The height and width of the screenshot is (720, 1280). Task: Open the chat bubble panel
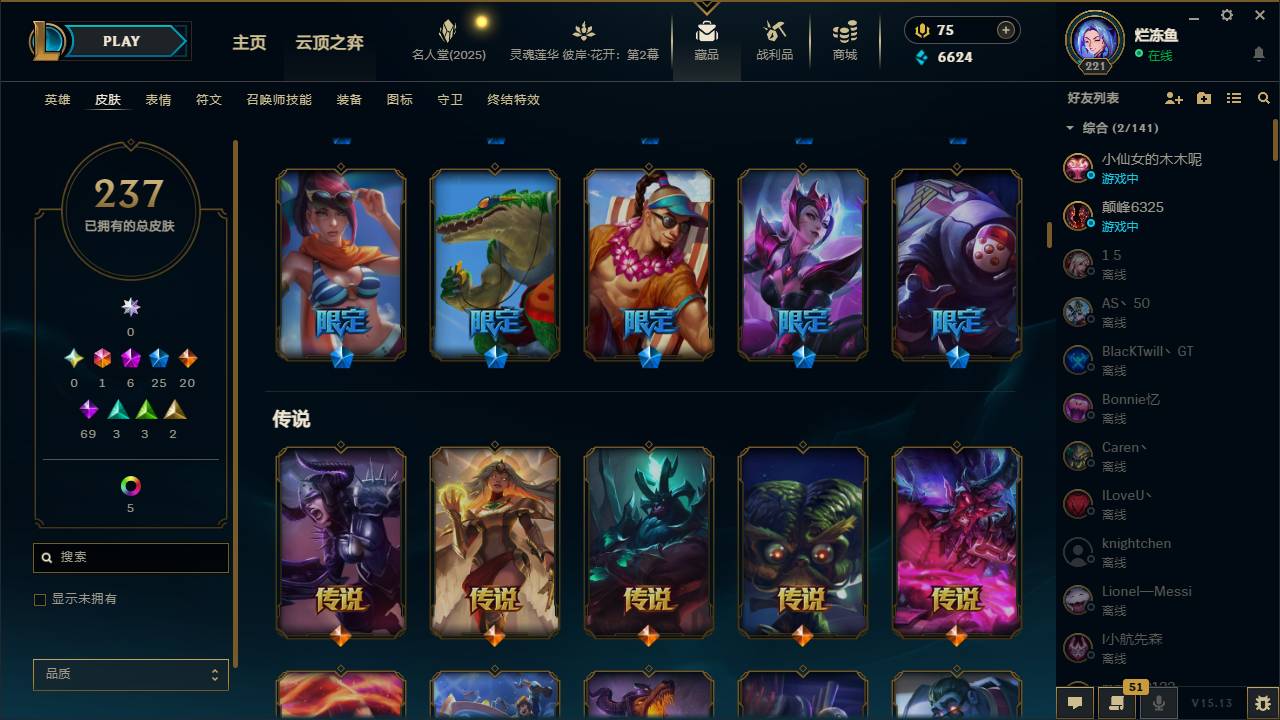[1075, 703]
